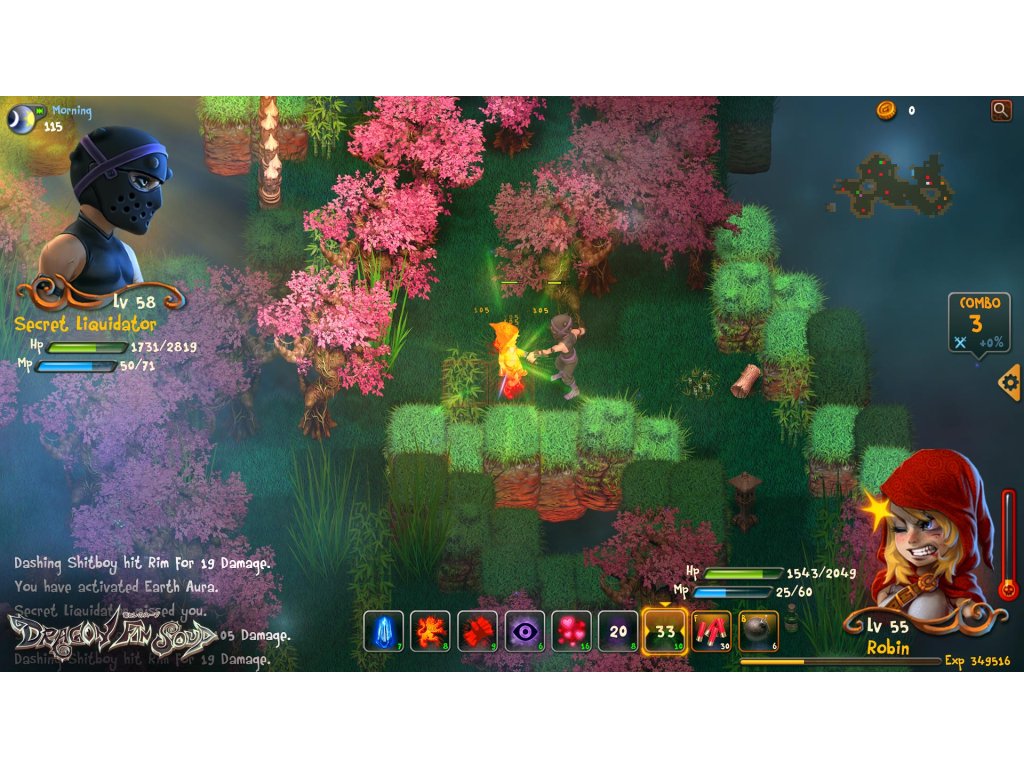This screenshot has width=1024, height=768.
Task: Use the orange flame lion skill
Action: point(431,632)
